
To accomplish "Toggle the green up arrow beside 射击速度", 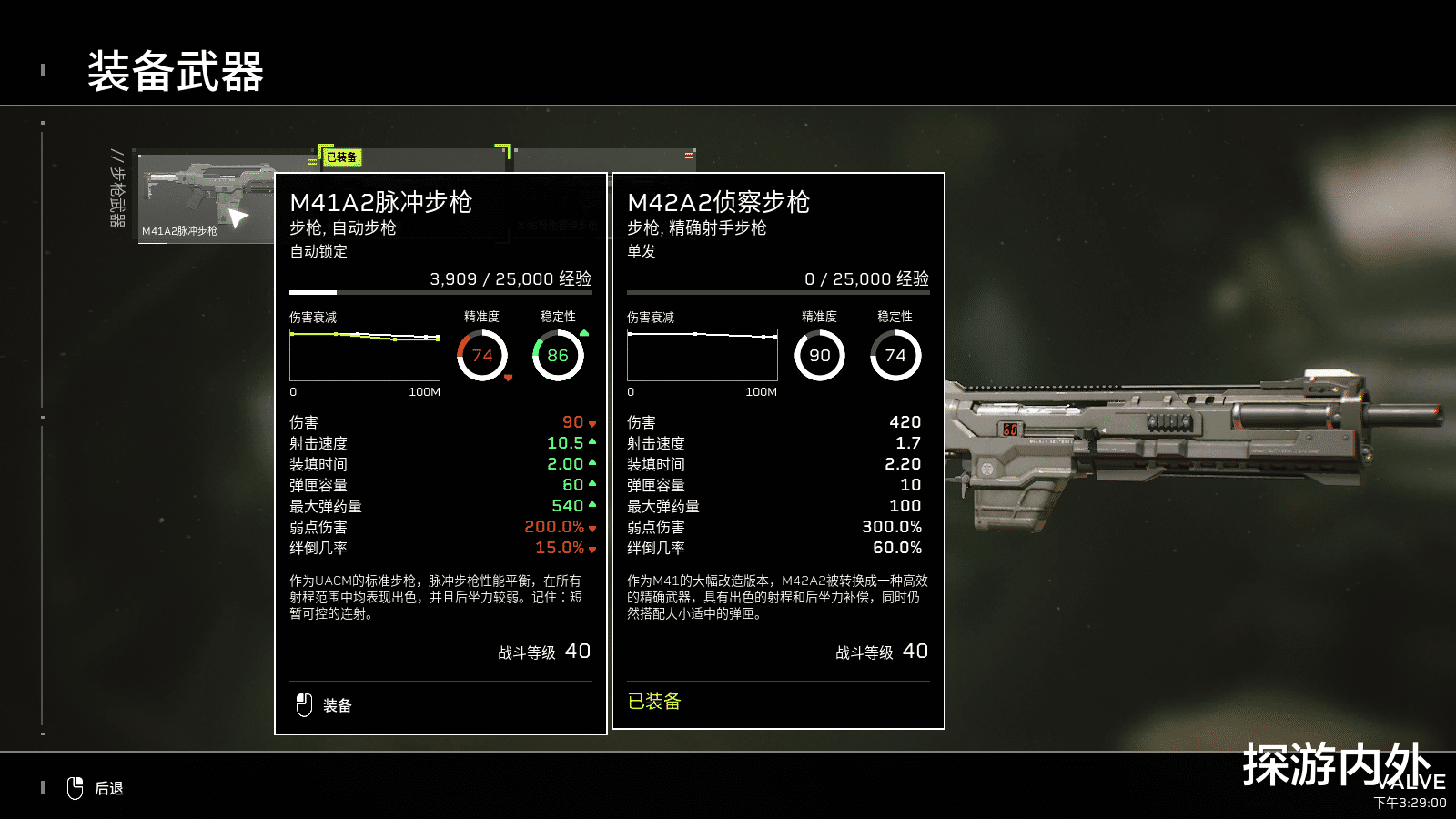I will coord(592,443).
